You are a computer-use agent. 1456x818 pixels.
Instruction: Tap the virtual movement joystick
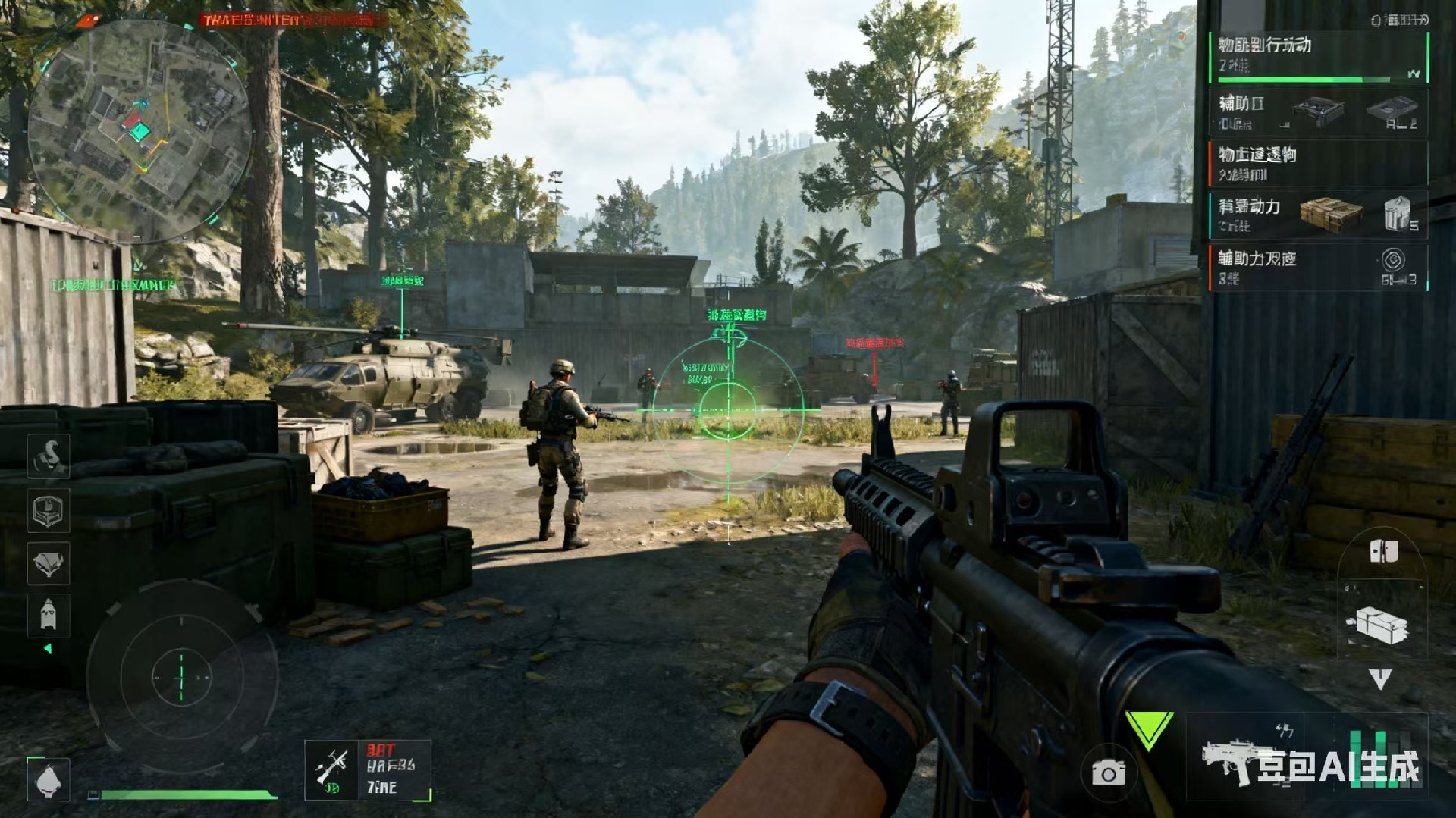click(x=181, y=675)
